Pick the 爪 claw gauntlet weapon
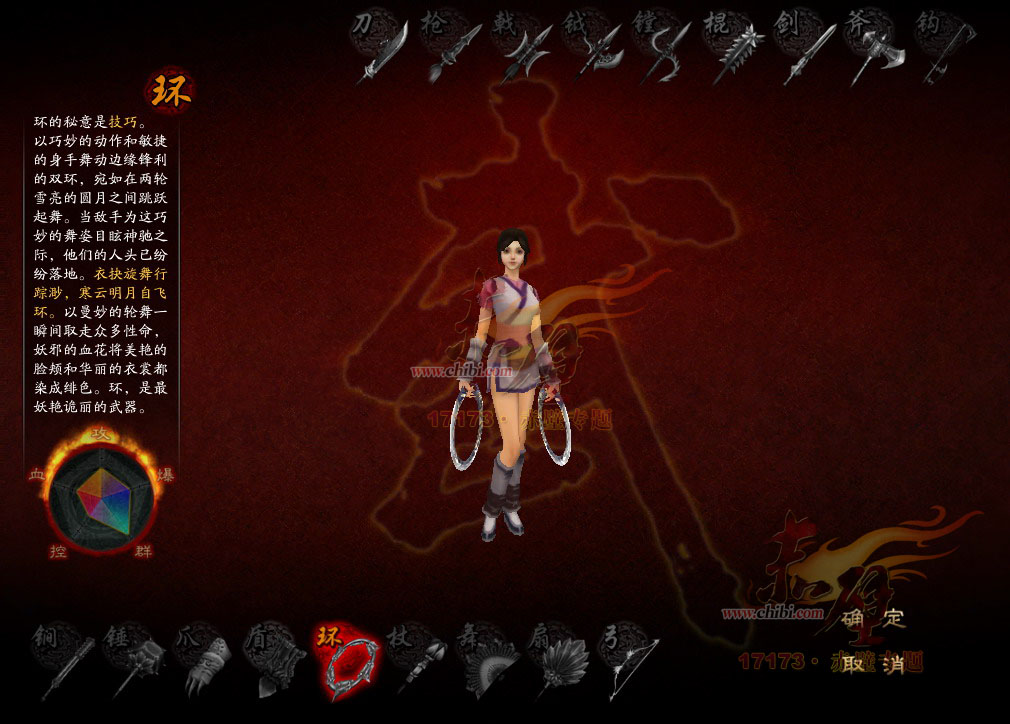1010x724 pixels. 204,660
